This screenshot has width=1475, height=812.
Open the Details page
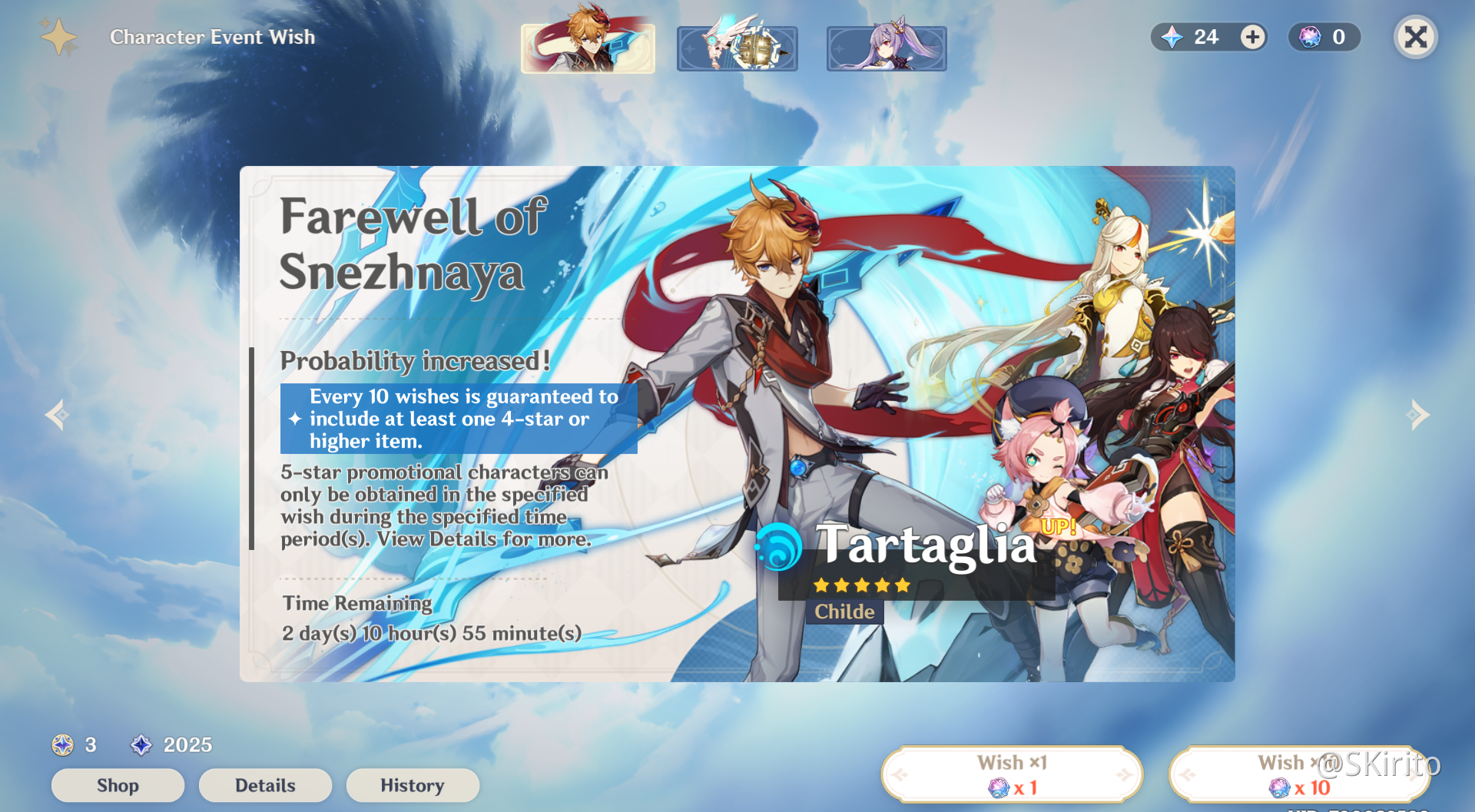(265, 785)
